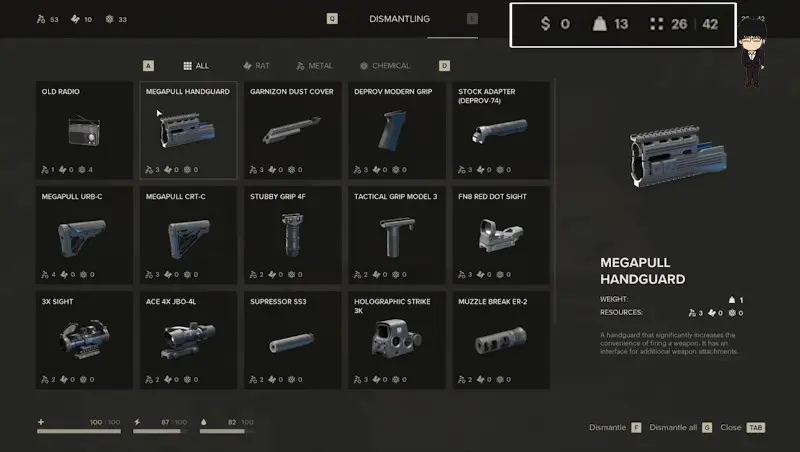Select the Muzzle Break ER-2 item
This screenshot has height=452, width=800.
(x=501, y=340)
